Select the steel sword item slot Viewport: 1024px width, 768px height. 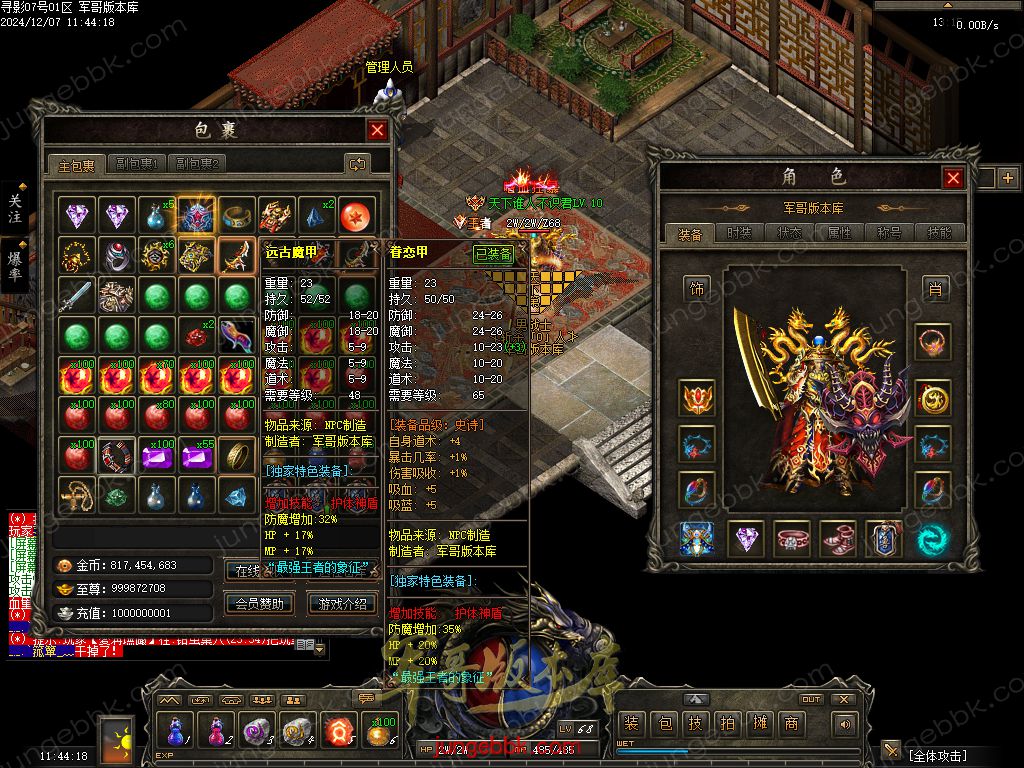[x=76, y=296]
